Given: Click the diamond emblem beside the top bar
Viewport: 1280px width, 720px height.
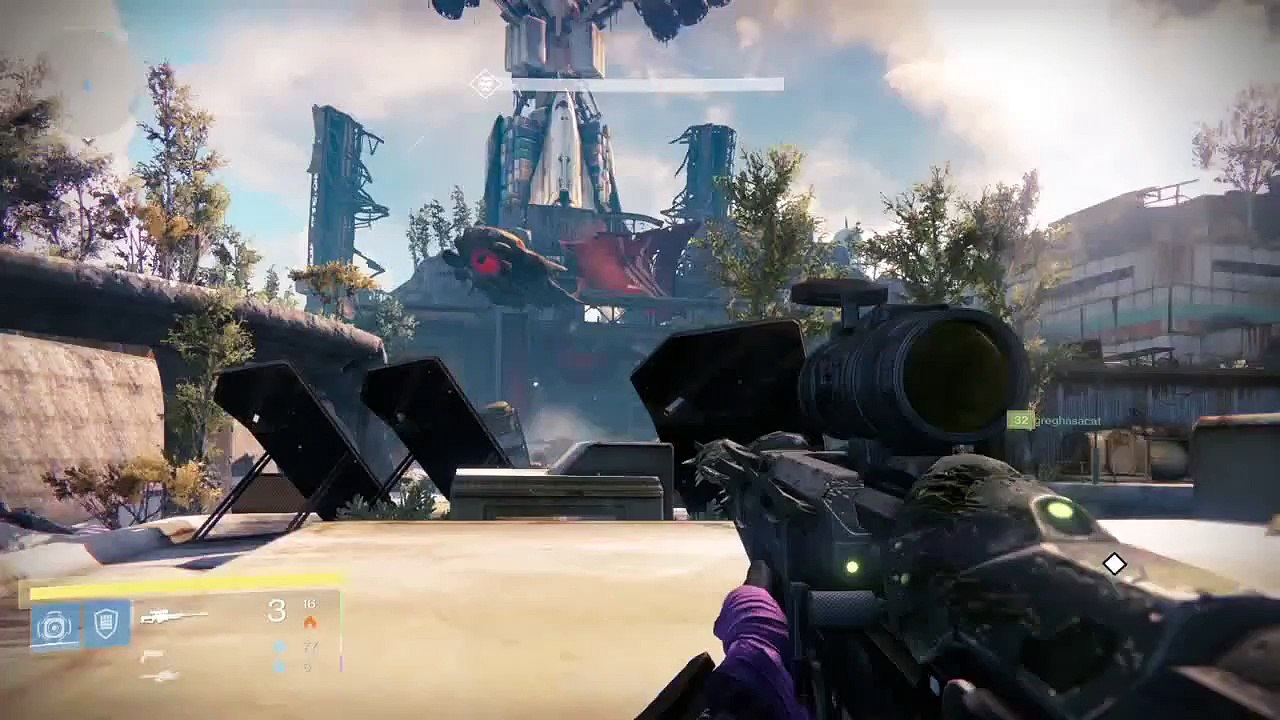Looking at the screenshot, I should 486,84.
